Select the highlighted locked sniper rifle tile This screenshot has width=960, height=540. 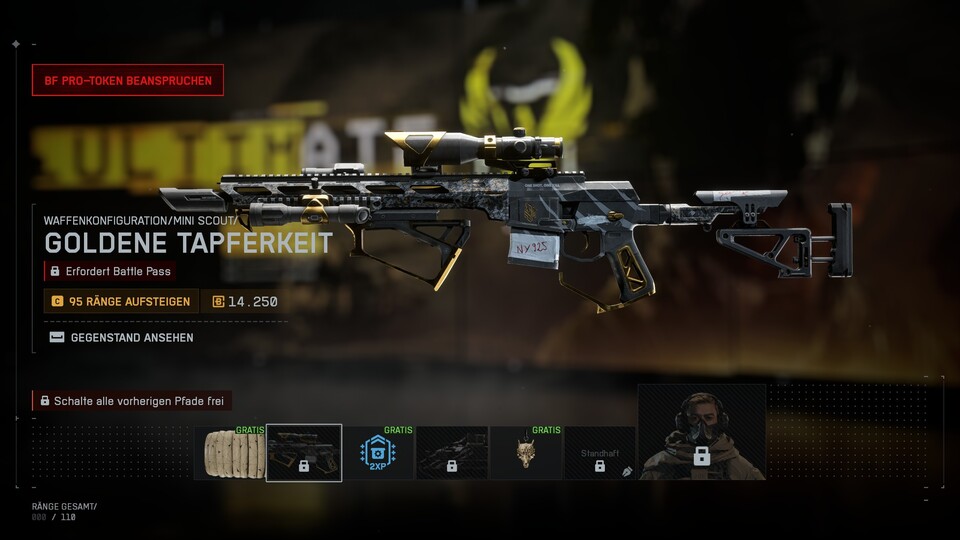click(304, 453)
